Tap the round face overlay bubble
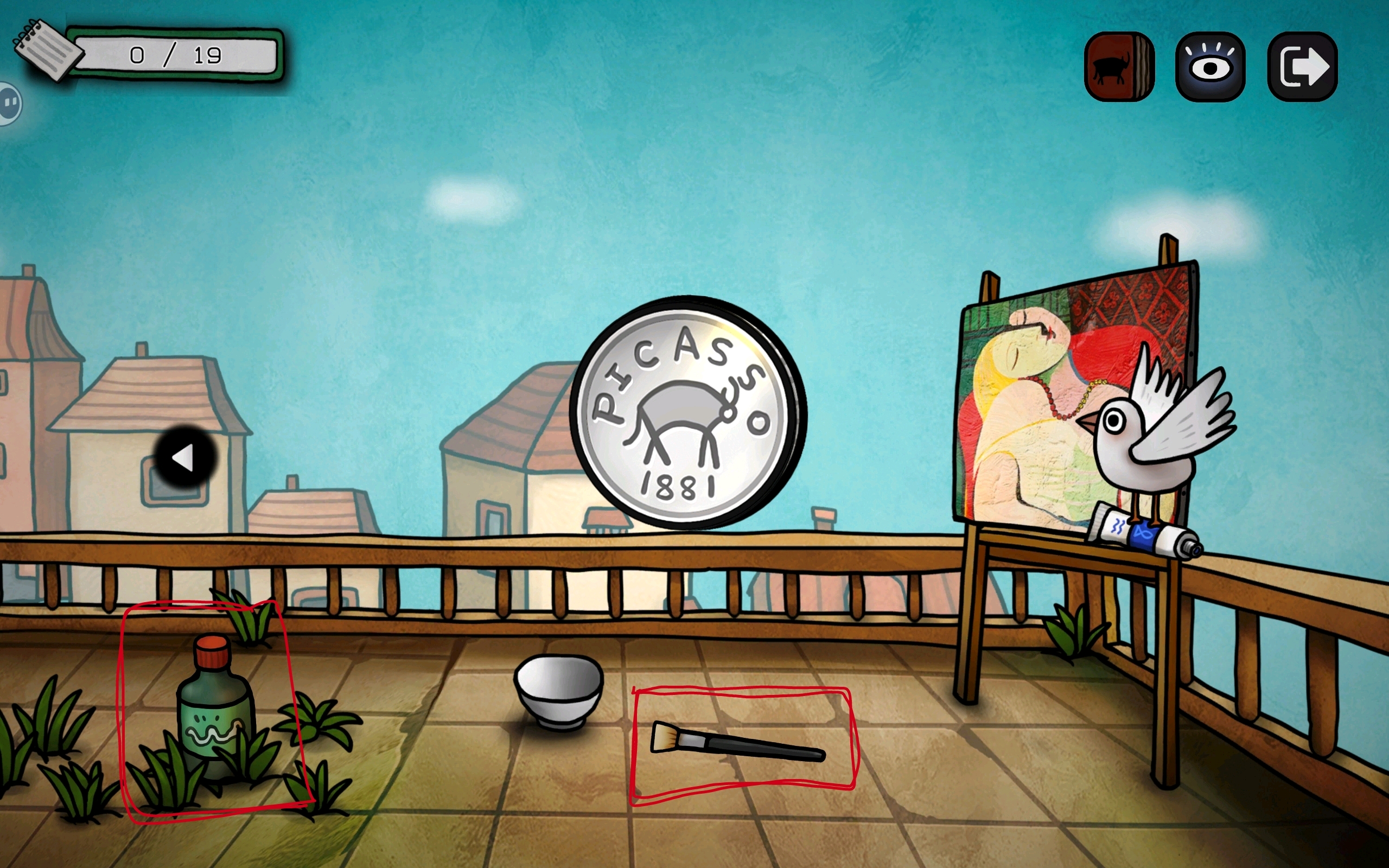 pyautogui.click(x=10, y=103)
